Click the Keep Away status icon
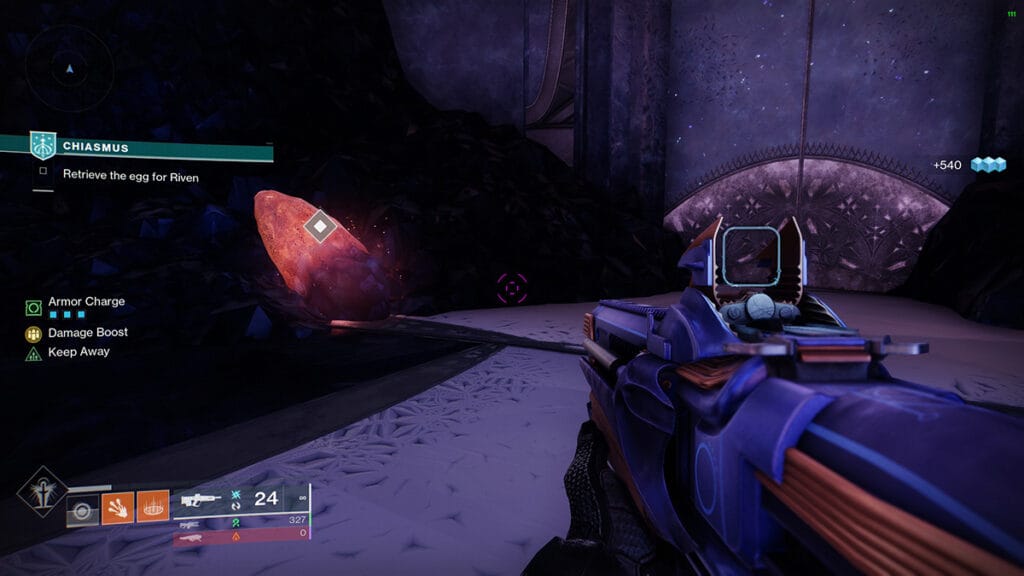 tap(33, 353)
